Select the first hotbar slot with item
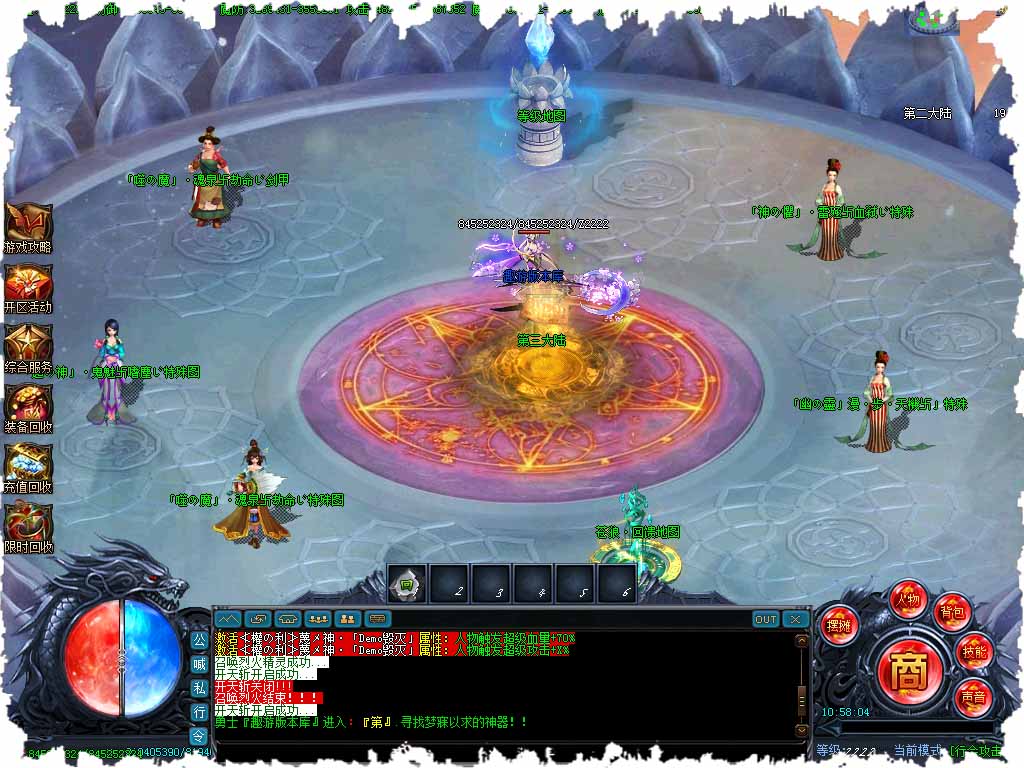Screen dimensions: 1024x768 [407, 585]
